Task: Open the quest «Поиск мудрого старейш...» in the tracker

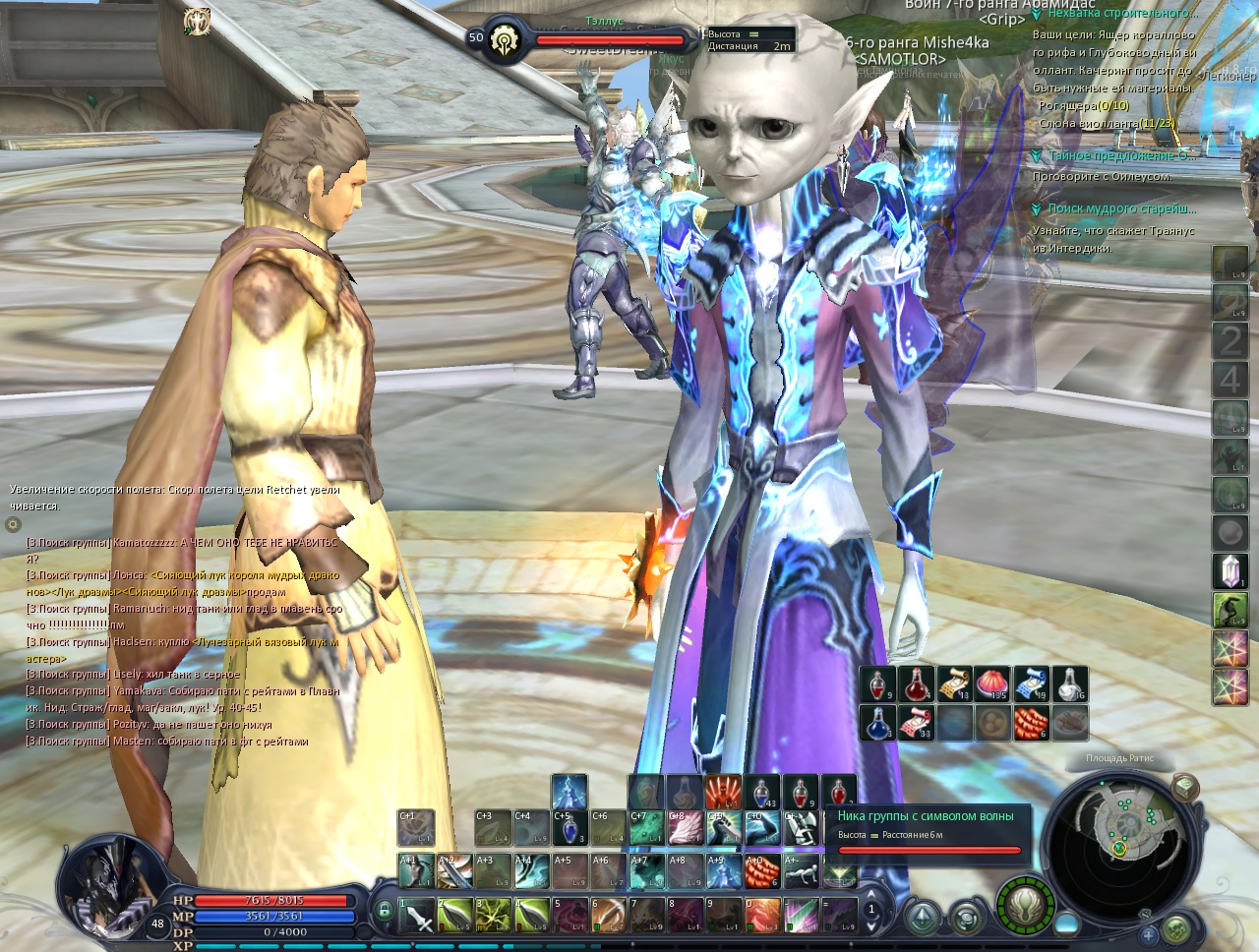Action: [1121, 209]
